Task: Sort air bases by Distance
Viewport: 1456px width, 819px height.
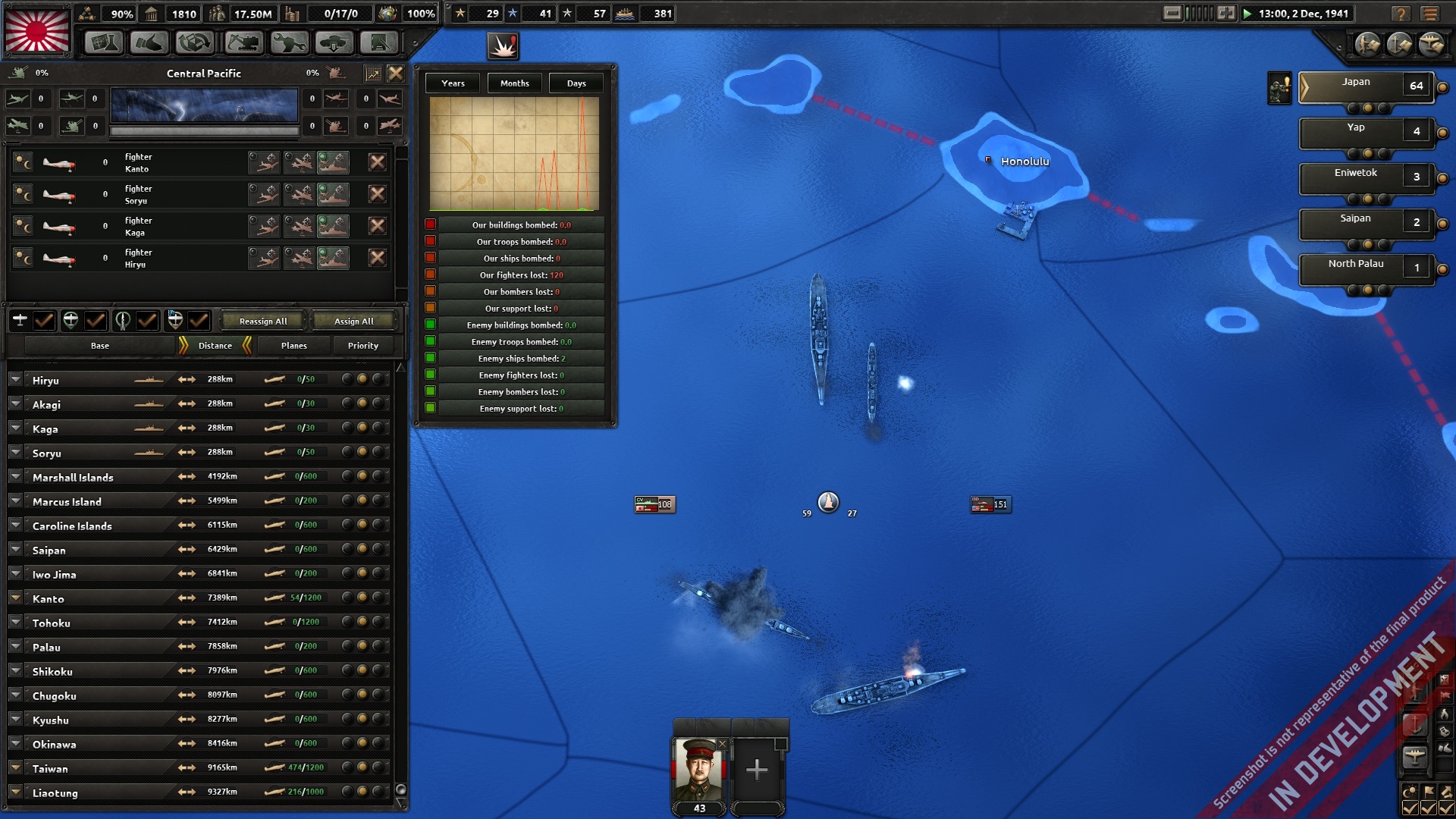Action: 215,346
